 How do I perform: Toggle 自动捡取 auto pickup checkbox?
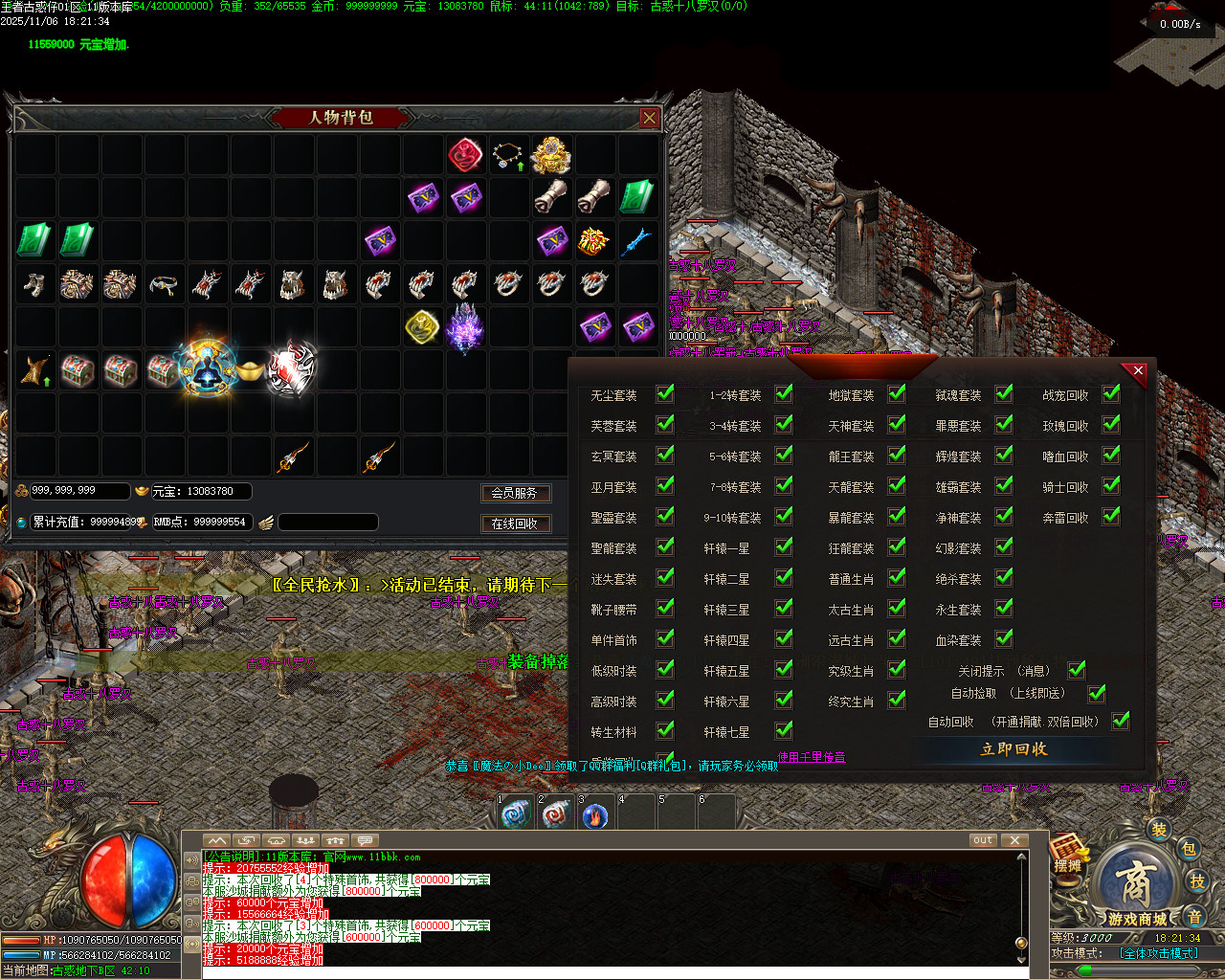click(1097, 693)
